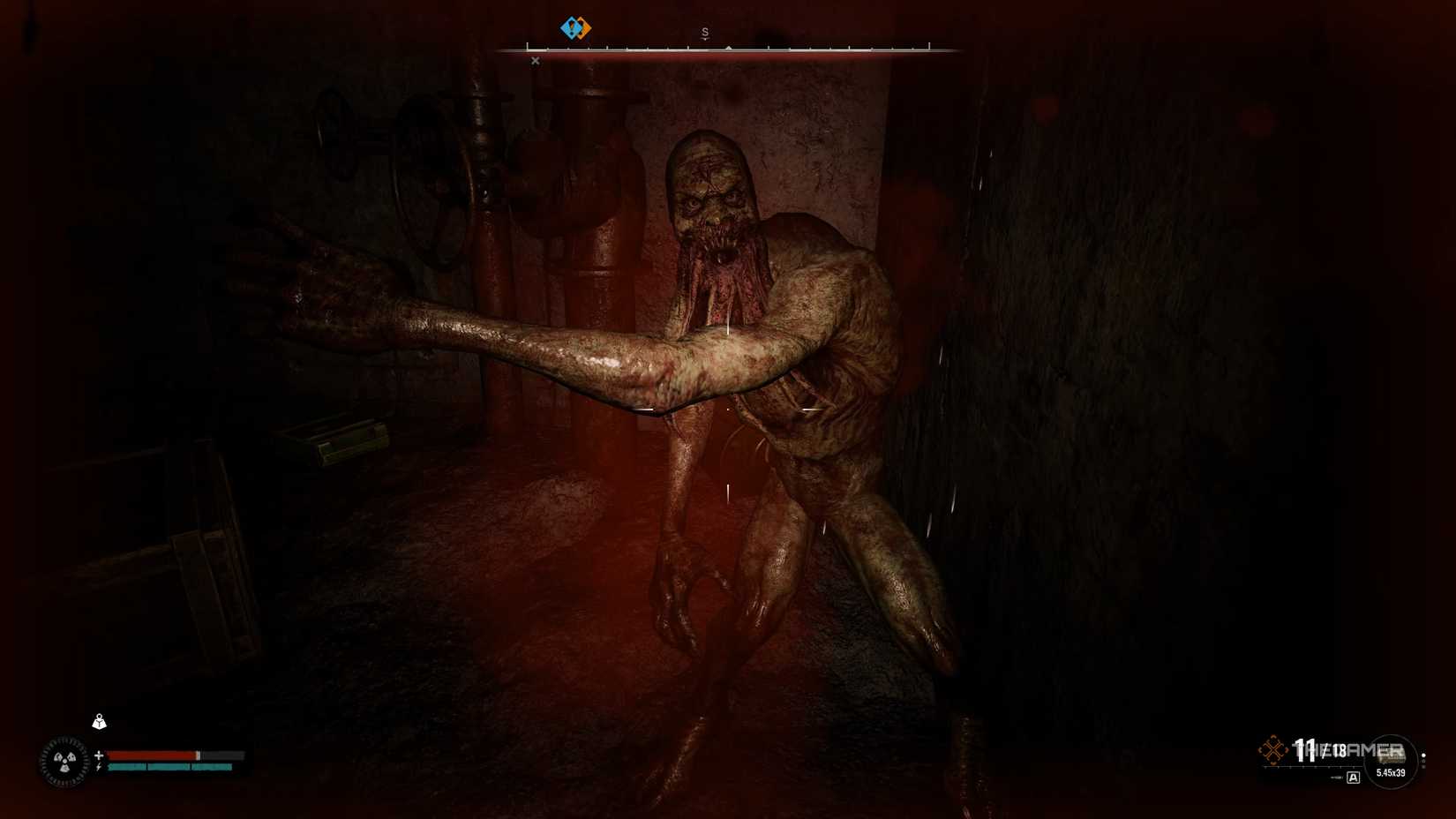1456x819 pixels.
Task: Click the weight carry icon above health bar
Action: (x=99, y=721)
